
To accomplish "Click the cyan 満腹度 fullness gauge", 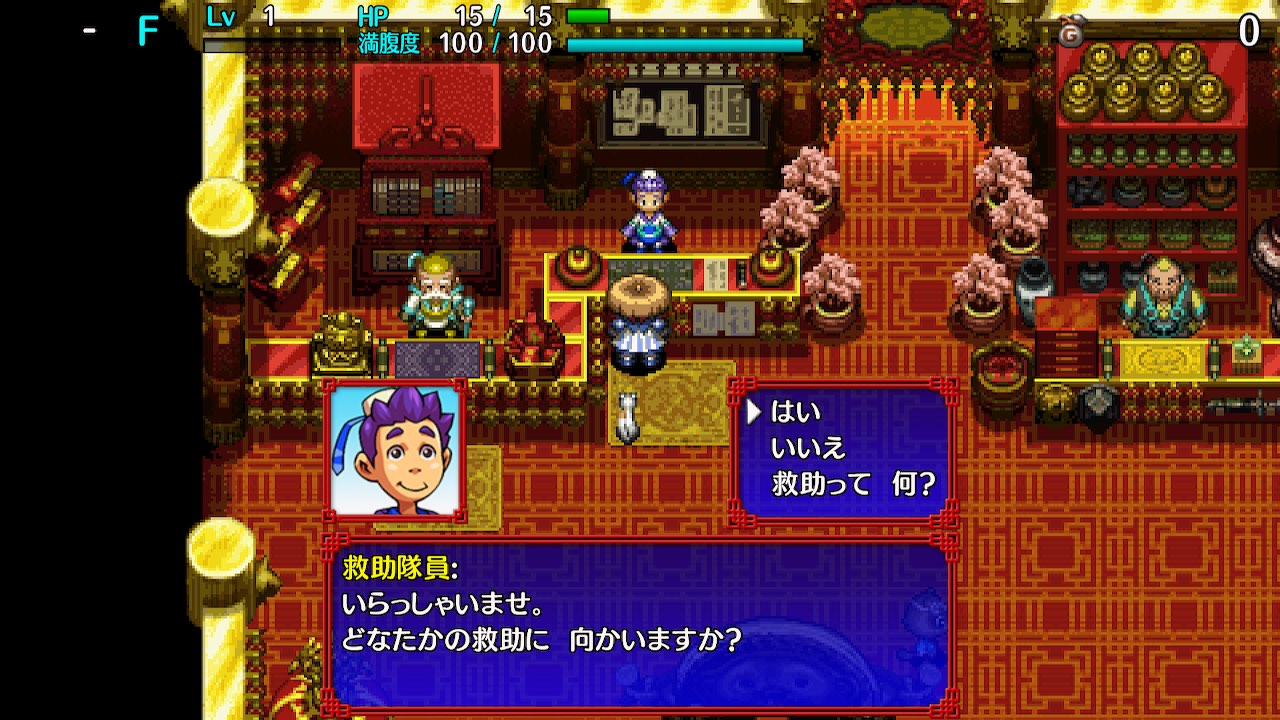I will (x=683, y=44).
